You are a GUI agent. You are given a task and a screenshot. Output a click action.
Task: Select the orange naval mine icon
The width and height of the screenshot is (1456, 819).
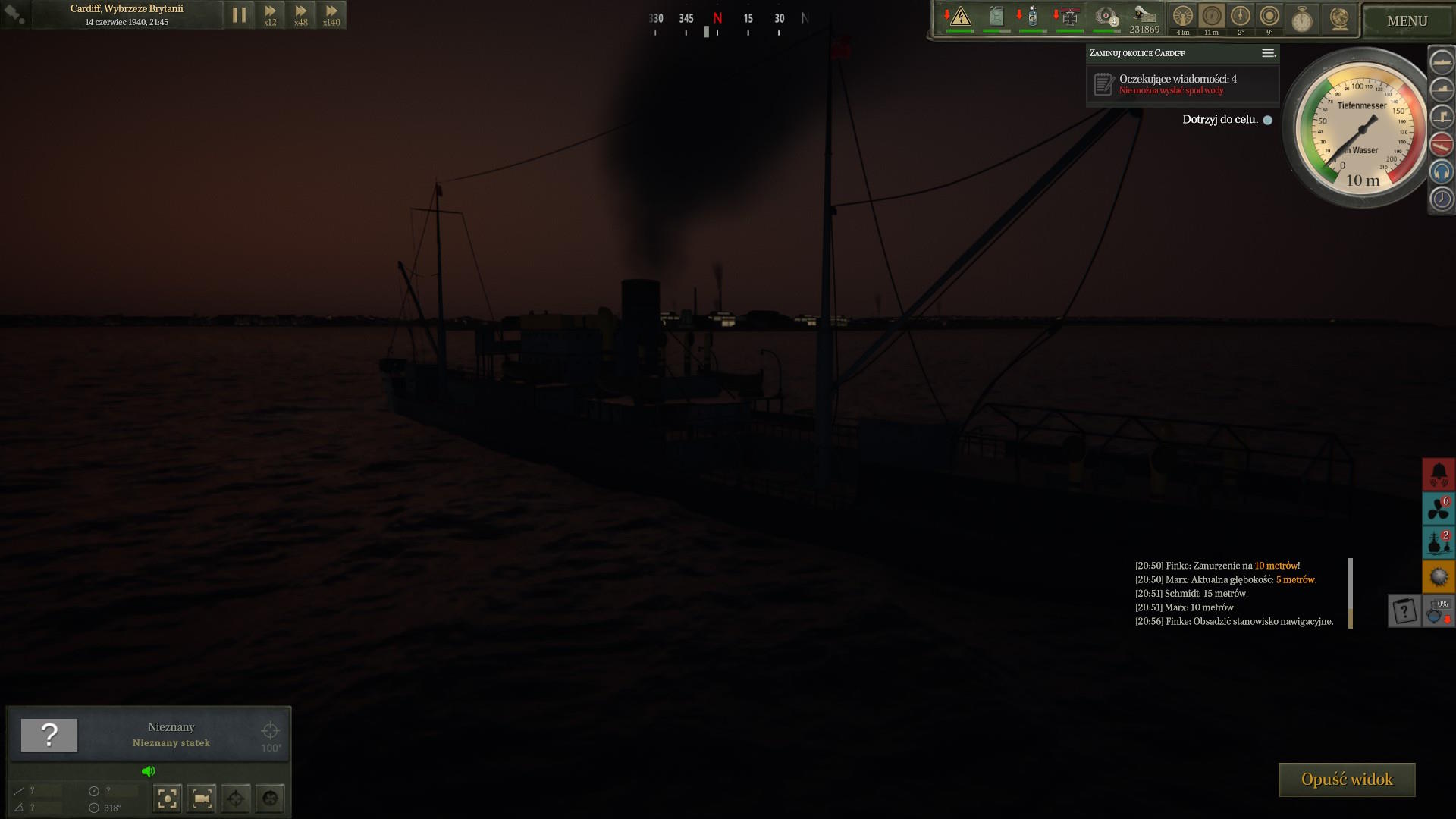click(x=1439, y=577)
